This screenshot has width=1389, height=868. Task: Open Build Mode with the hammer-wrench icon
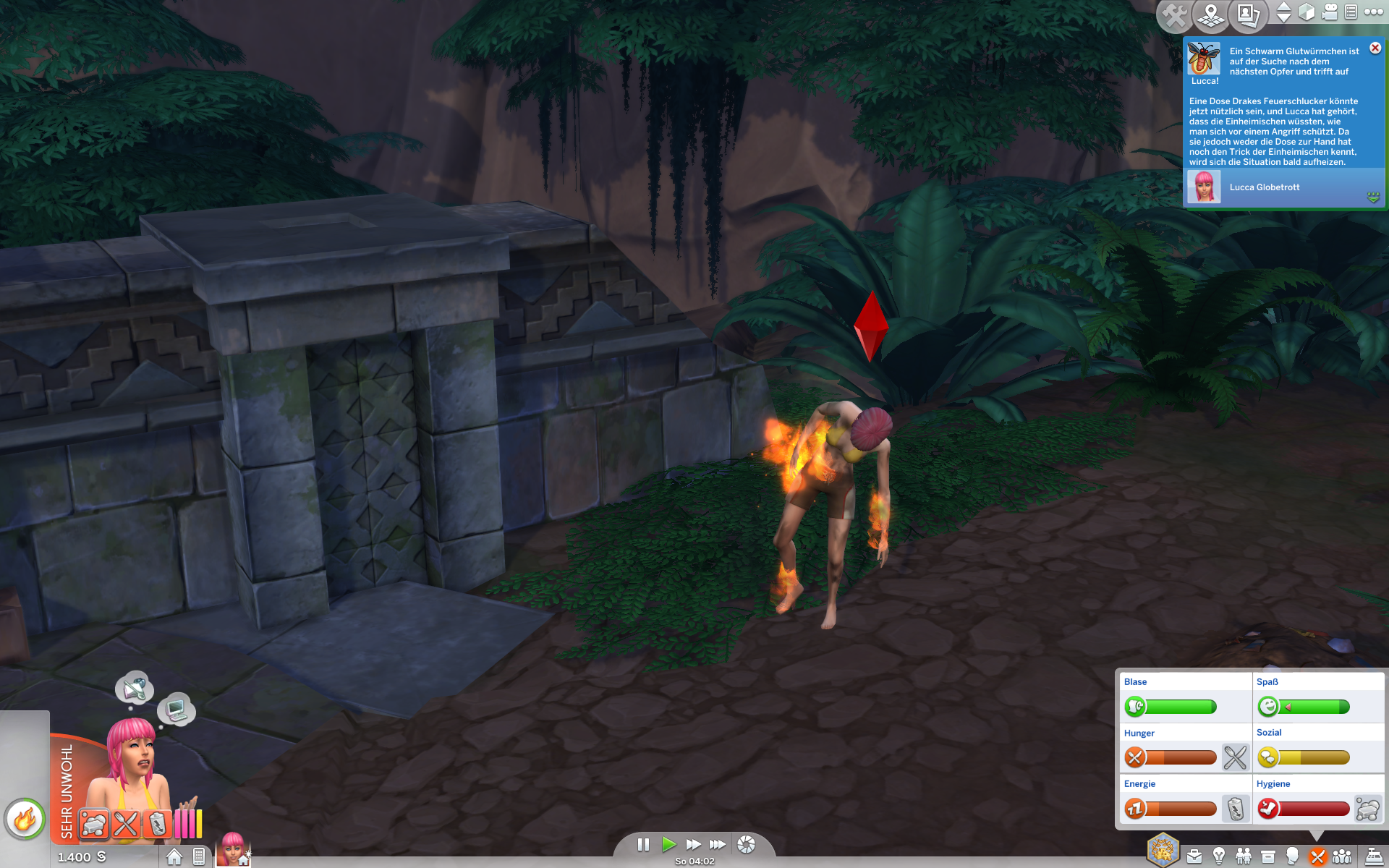[1174, 15]
